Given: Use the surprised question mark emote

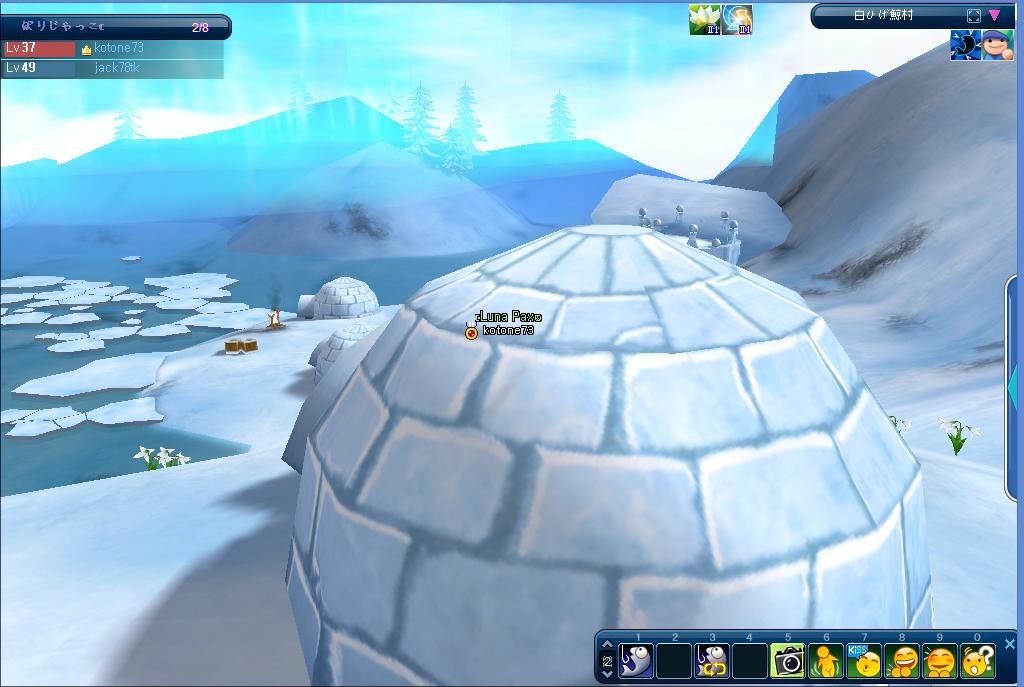Looking at the screenshot, I should coord(977,661).
